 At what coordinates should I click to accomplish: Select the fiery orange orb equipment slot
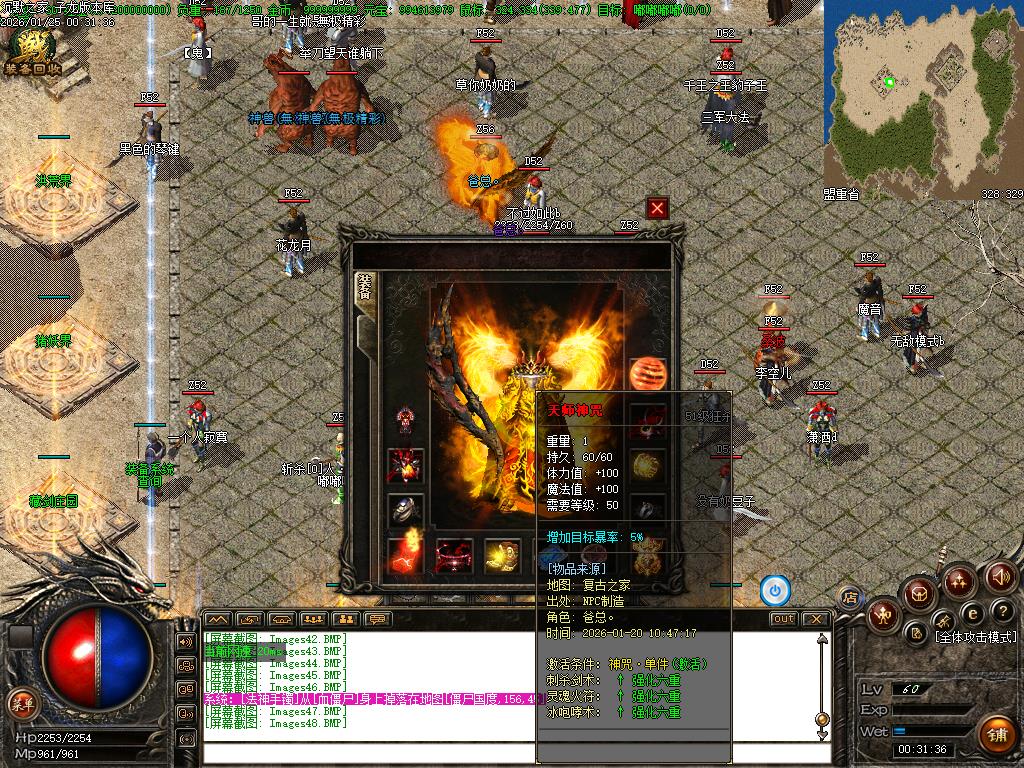[x=647, y=372]
